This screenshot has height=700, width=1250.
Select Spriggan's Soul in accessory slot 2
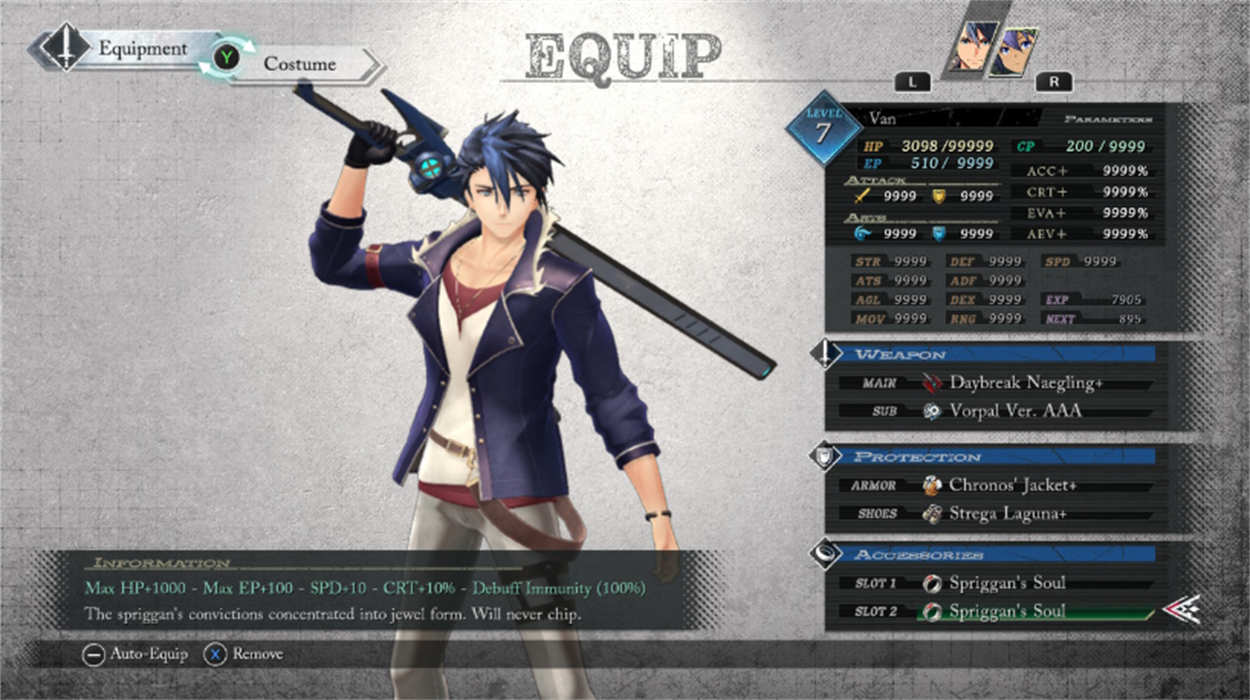(x=1006, y=611)
